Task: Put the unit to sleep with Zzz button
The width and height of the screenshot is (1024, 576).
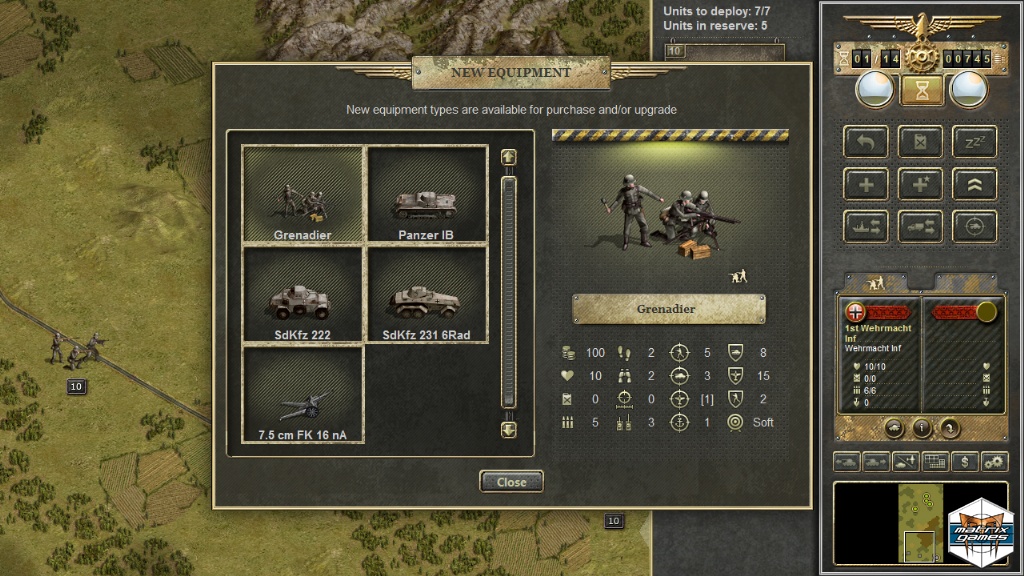Action: click(x=974, y=141)
